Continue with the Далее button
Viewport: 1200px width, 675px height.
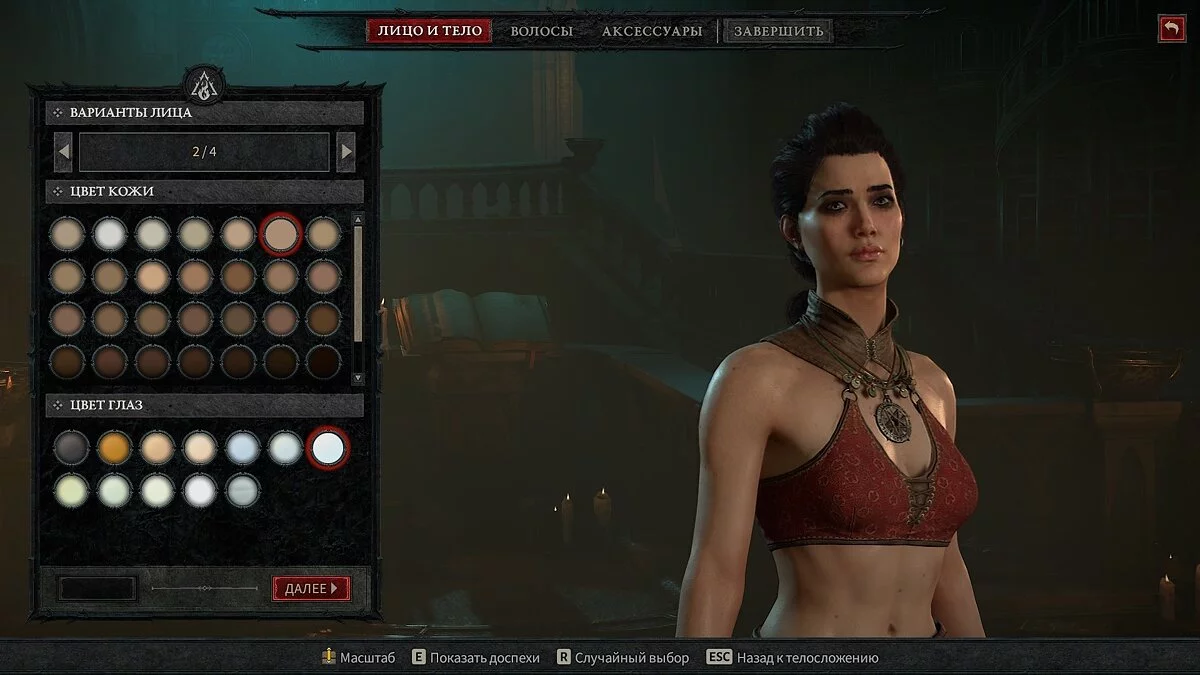pos(311,588)
